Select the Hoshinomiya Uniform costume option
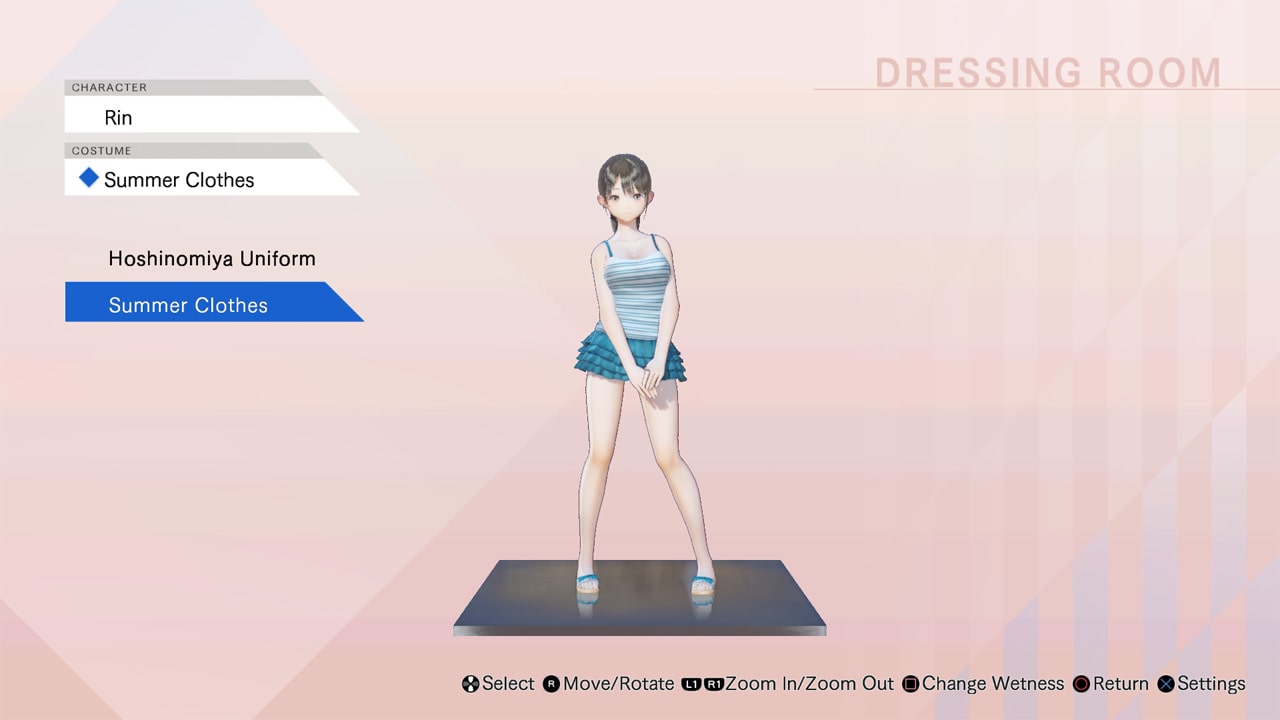 click(x=211, y=258)
